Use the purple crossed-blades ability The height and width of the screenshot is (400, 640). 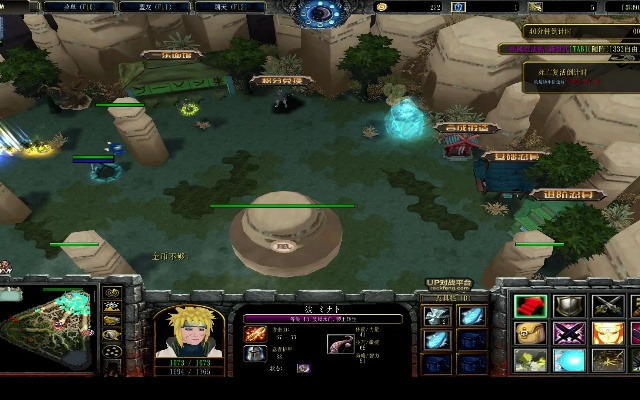[x=569, y=333]
